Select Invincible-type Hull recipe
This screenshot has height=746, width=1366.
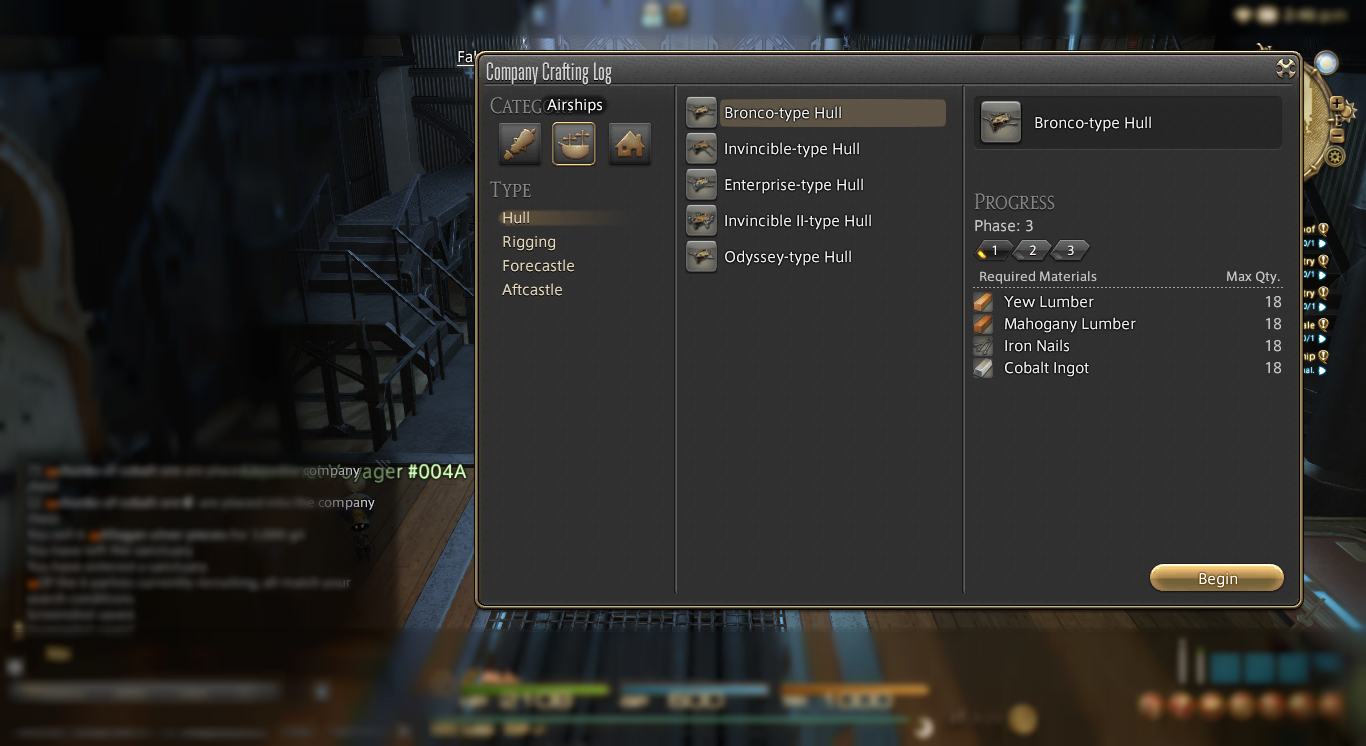click(791, 149)
